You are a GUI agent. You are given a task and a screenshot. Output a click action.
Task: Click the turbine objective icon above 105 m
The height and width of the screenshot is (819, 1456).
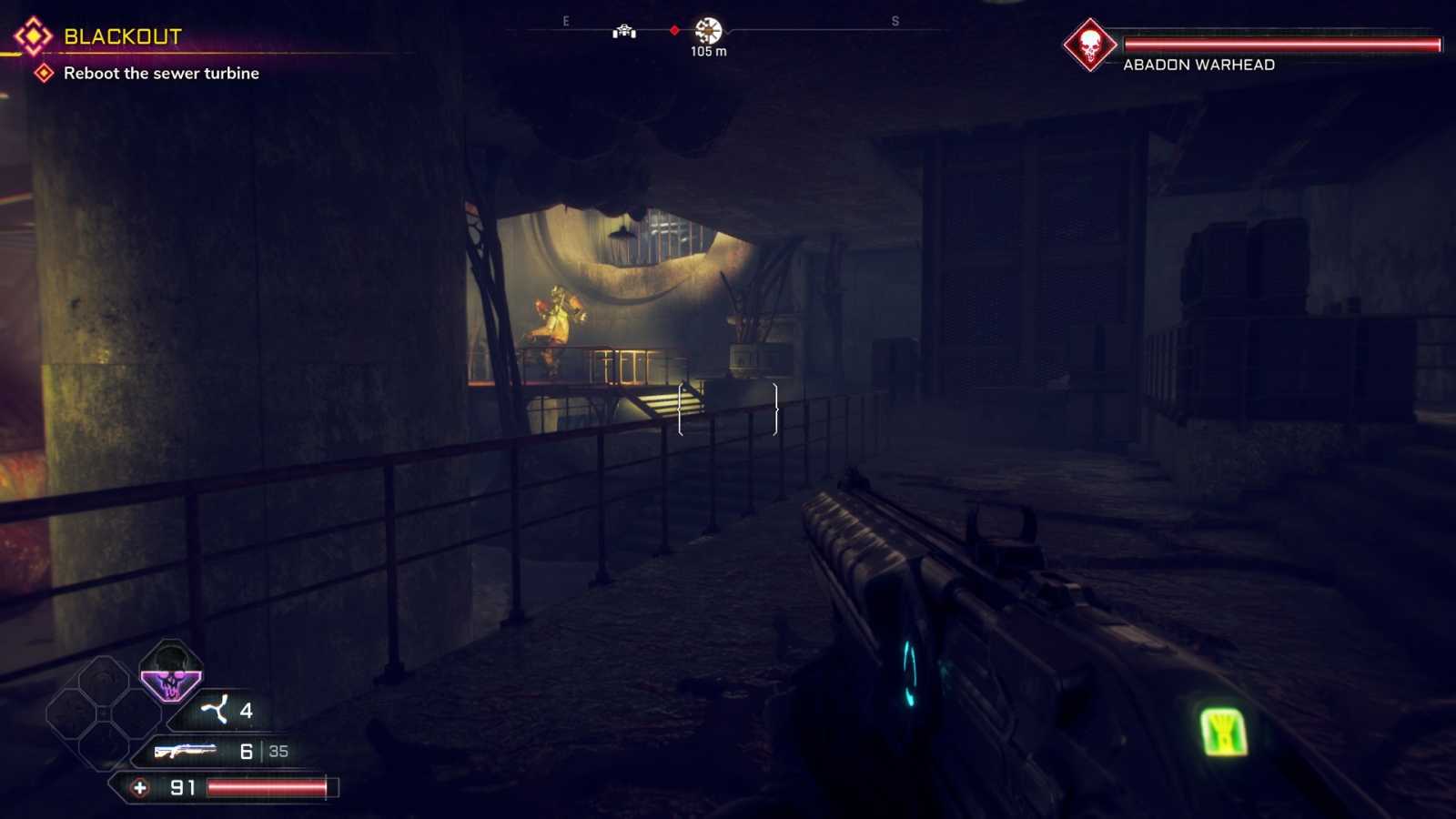coord(708,30)
